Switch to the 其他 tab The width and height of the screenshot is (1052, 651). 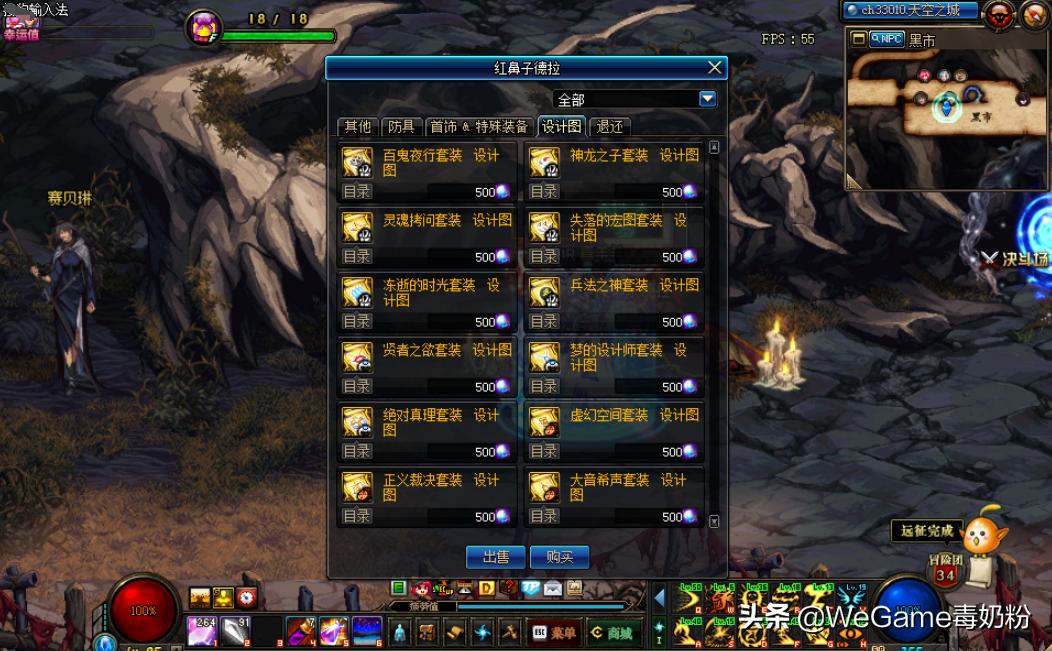(357, 127)
